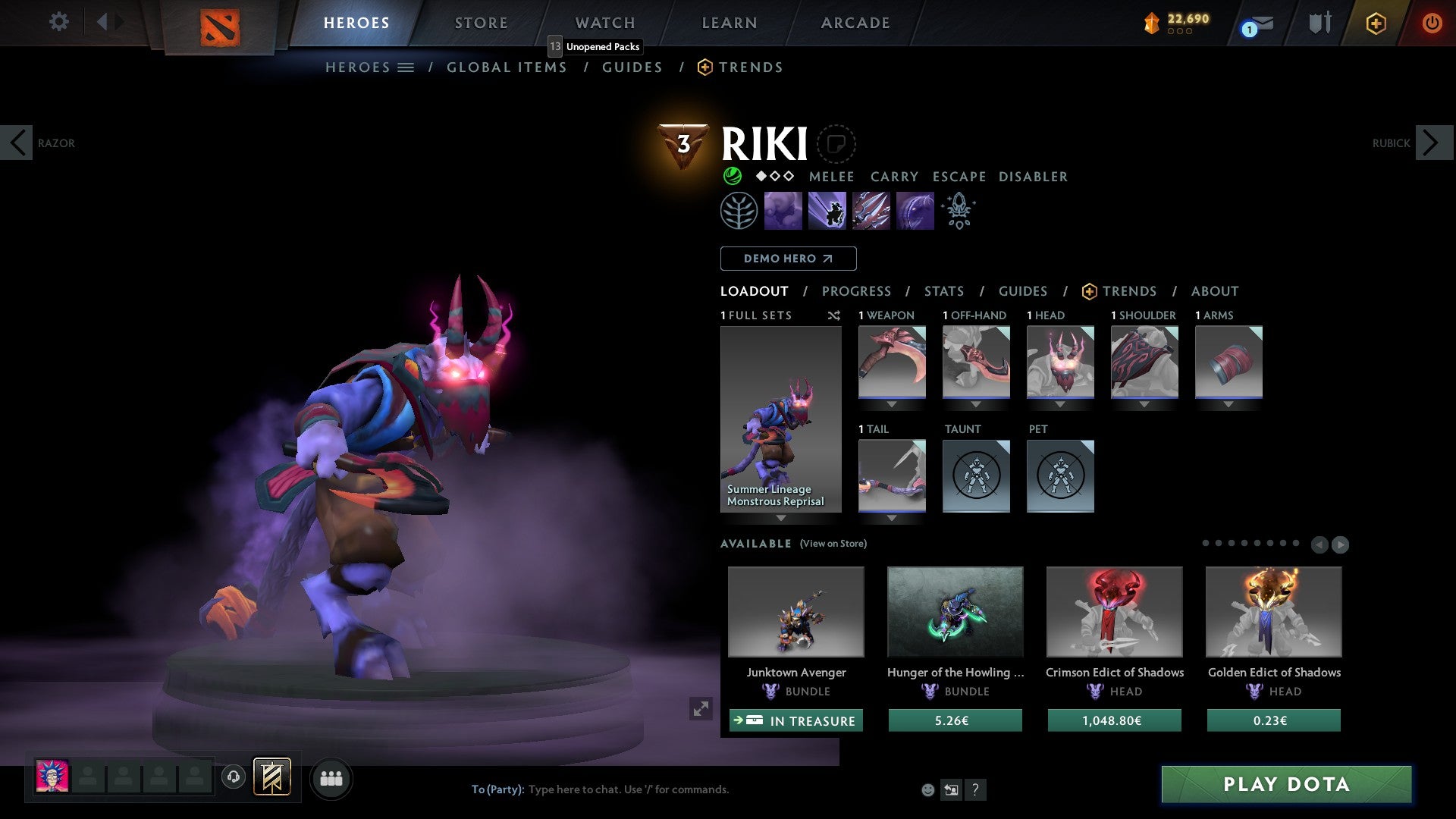Screen dimensions: 1456x819
Task: Show Riki's Stats tab
Action: click(x=943, y=291)
